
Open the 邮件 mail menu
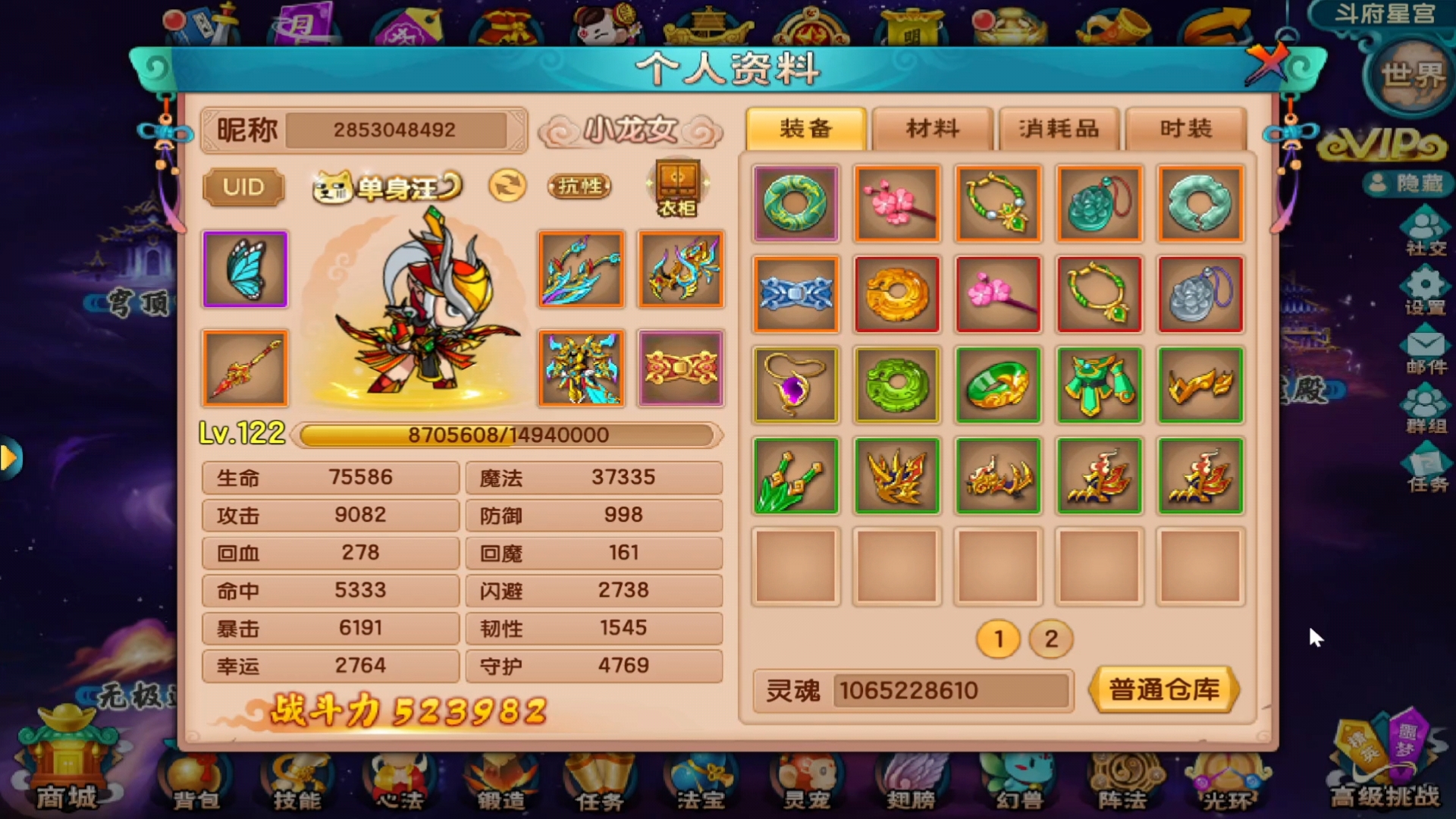point(1426,352)
